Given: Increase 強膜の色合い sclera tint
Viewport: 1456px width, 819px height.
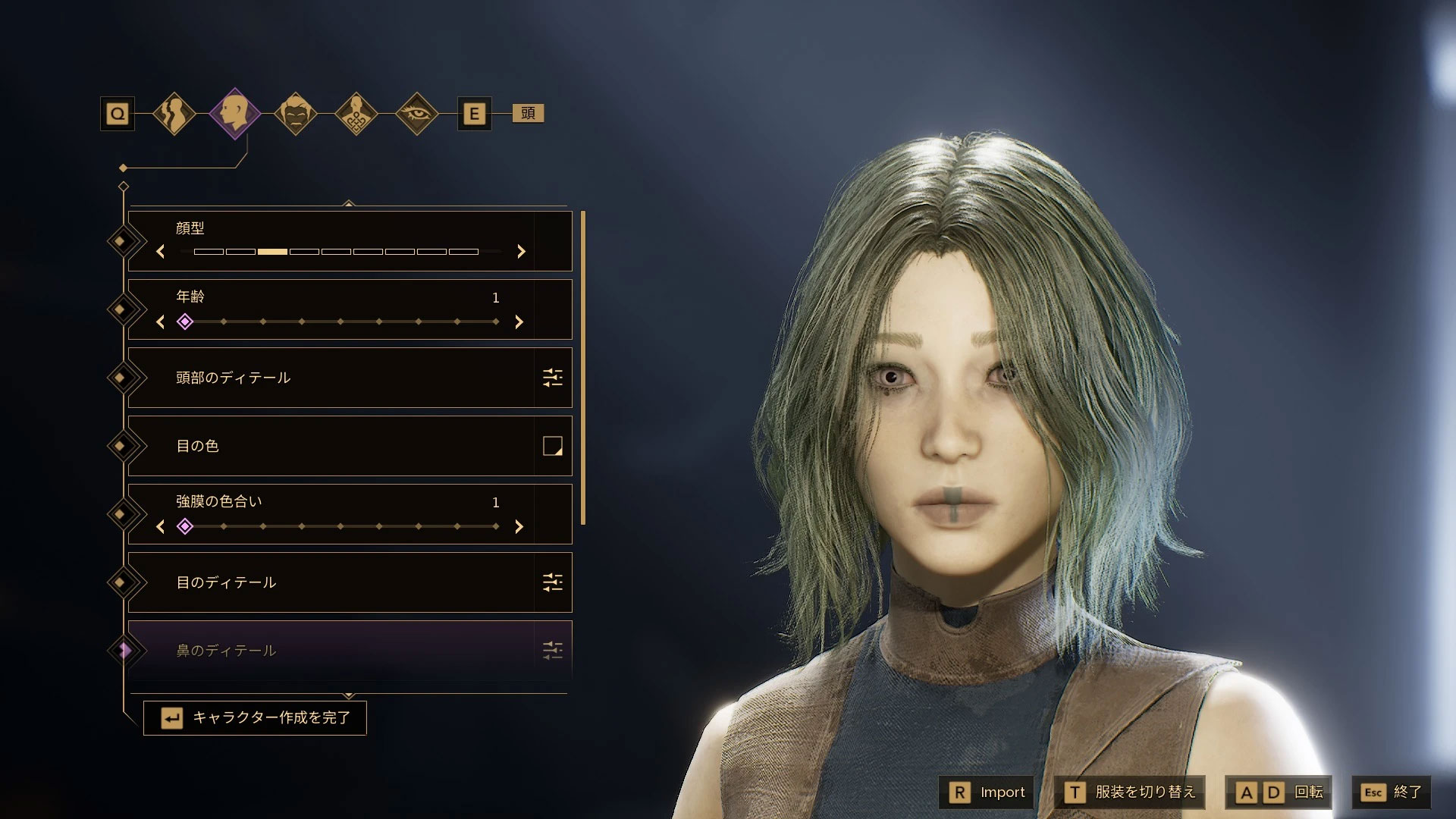Looking at the screenshot, I should click(519, 526).
